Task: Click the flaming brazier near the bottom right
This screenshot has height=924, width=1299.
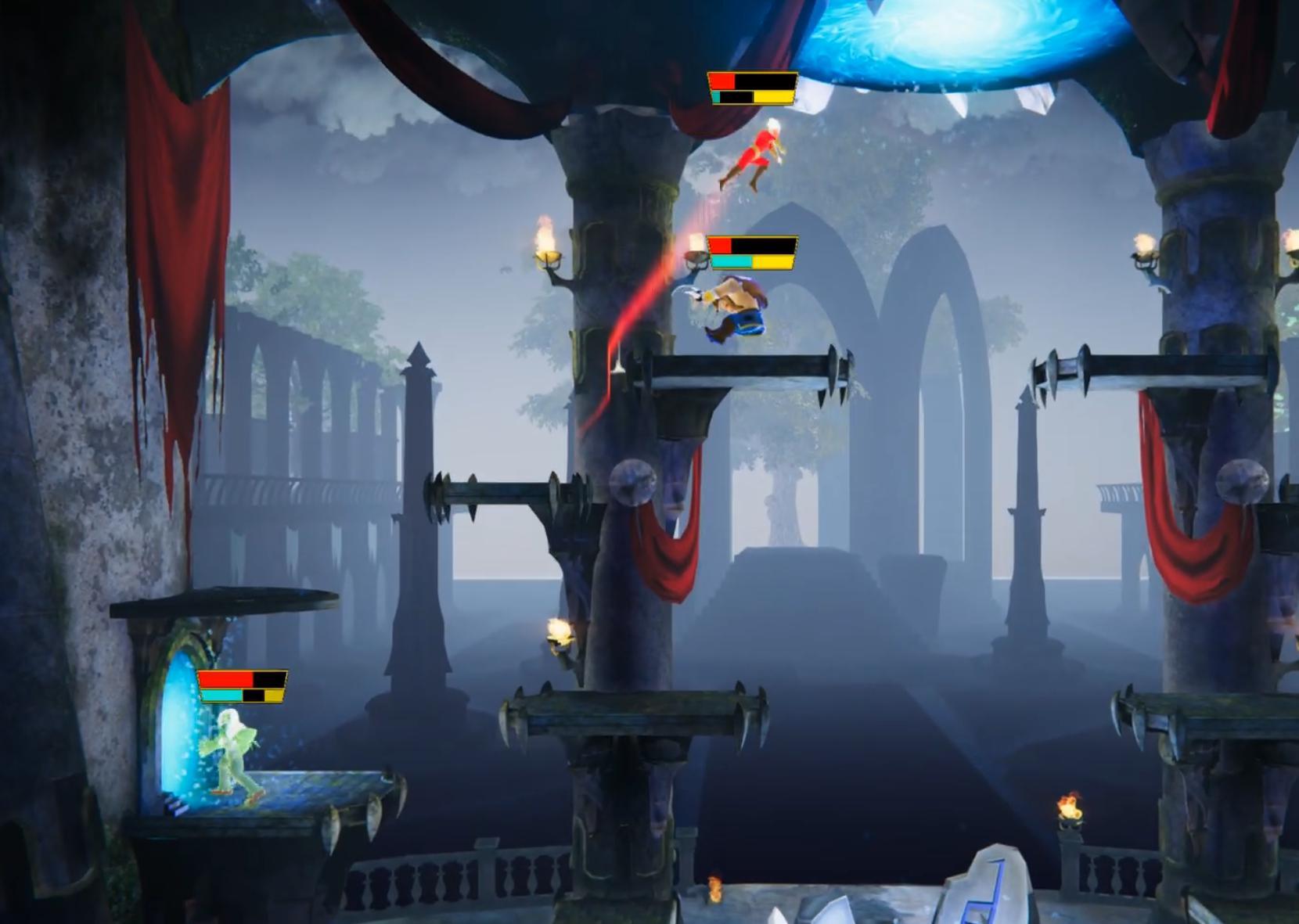Action: tap(1066, 810)
